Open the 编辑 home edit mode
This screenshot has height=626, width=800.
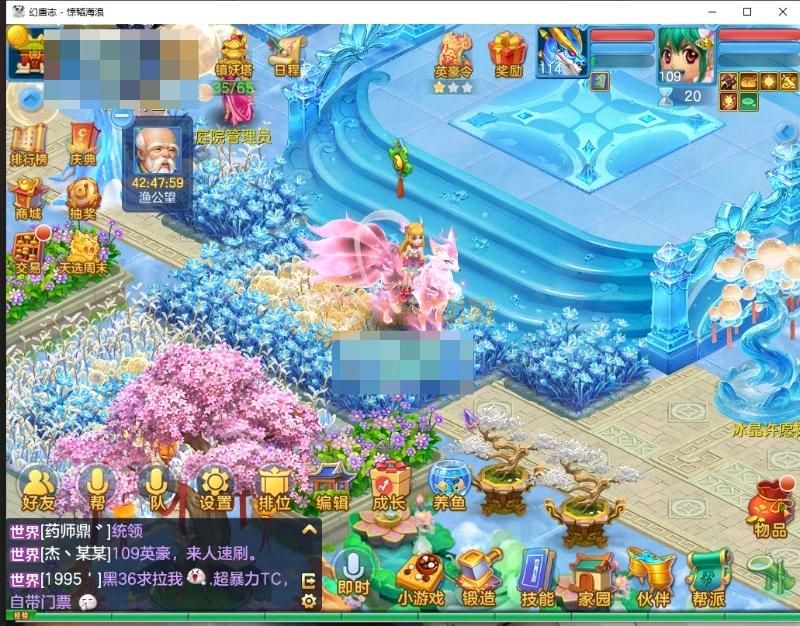(331, 487)
